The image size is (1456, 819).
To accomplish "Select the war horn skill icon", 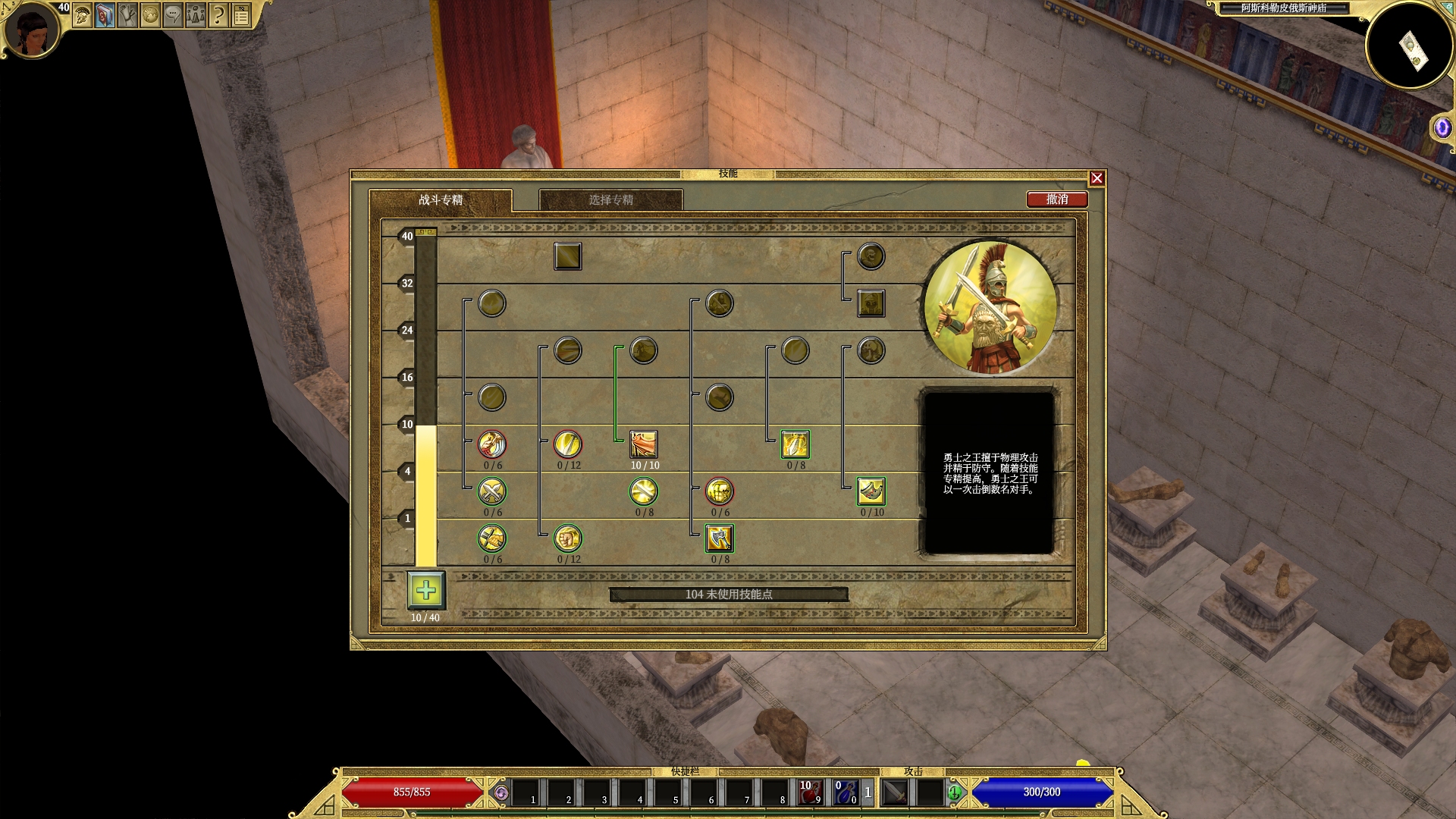I will [x=871, y=491].
